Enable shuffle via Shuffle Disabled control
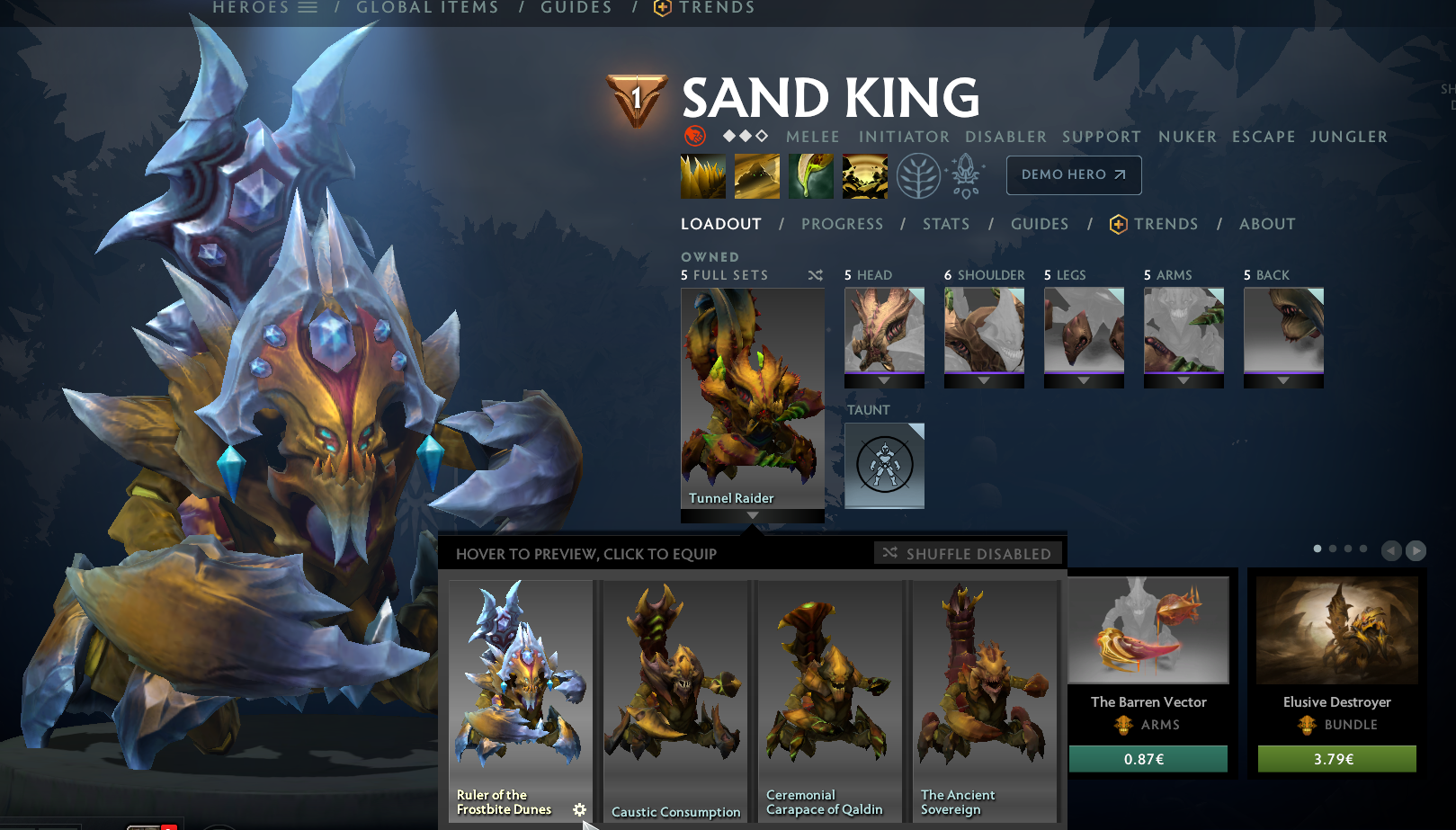Screen dimensions: 1456x830 pyautogui.click(x=968, y=553)
